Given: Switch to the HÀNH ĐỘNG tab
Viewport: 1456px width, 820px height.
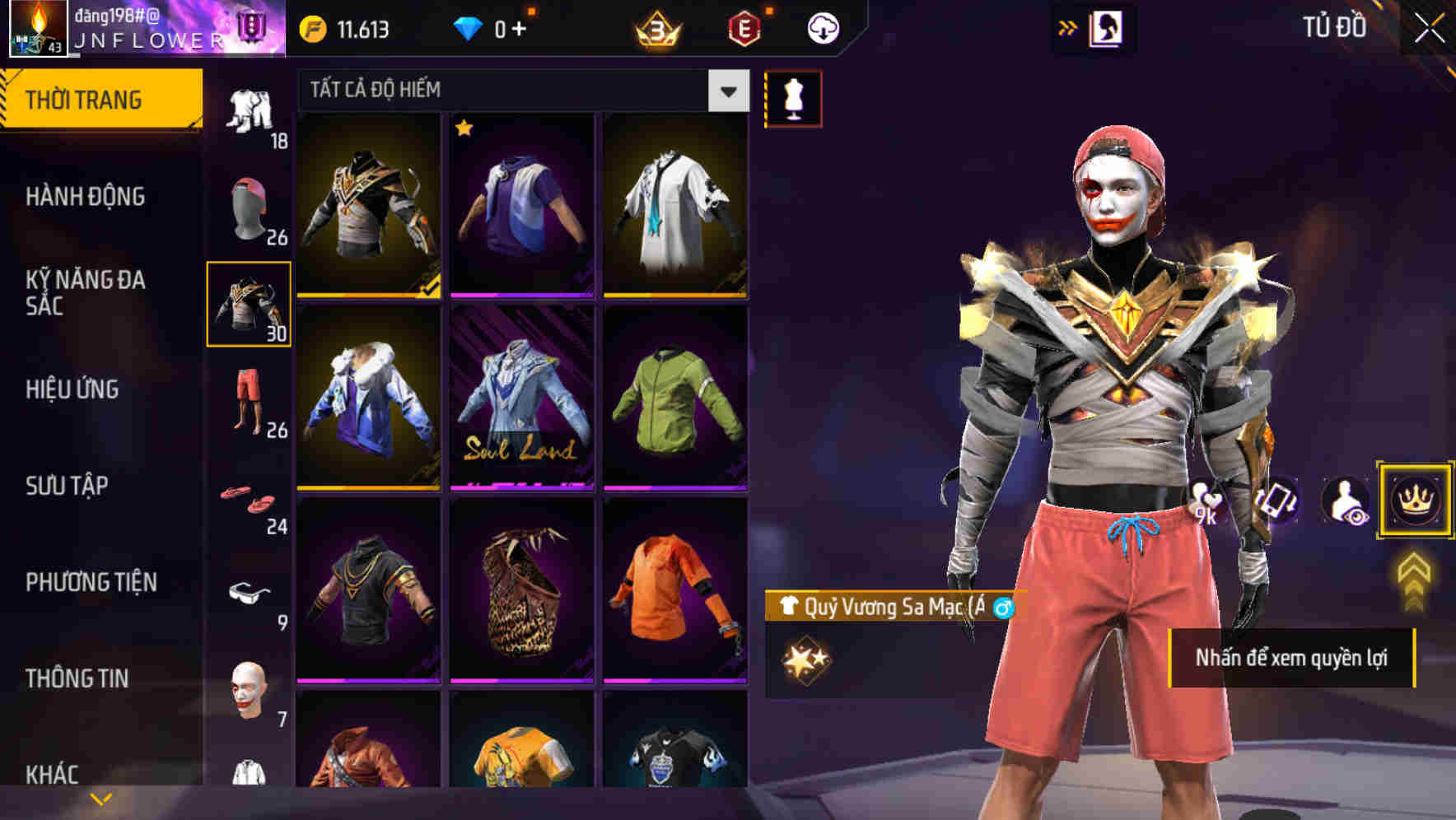Looking at the screenshot, I should pos(87,197).
